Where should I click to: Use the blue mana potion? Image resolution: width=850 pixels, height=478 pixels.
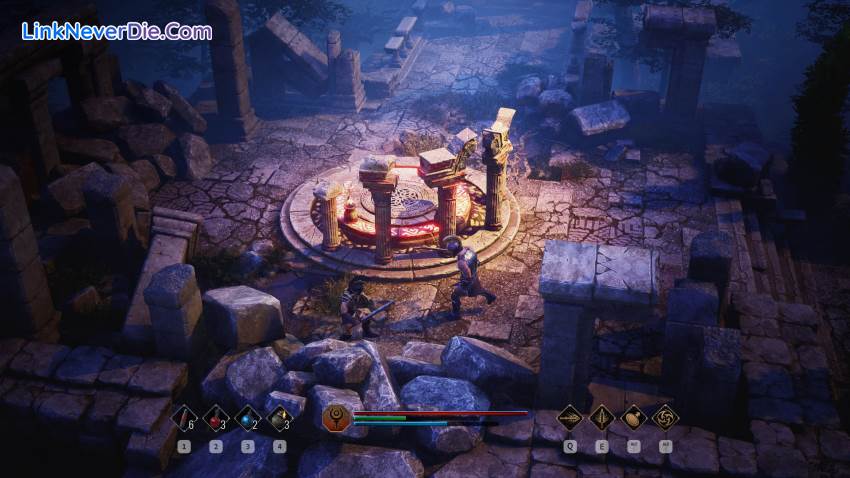pos(248,417)
